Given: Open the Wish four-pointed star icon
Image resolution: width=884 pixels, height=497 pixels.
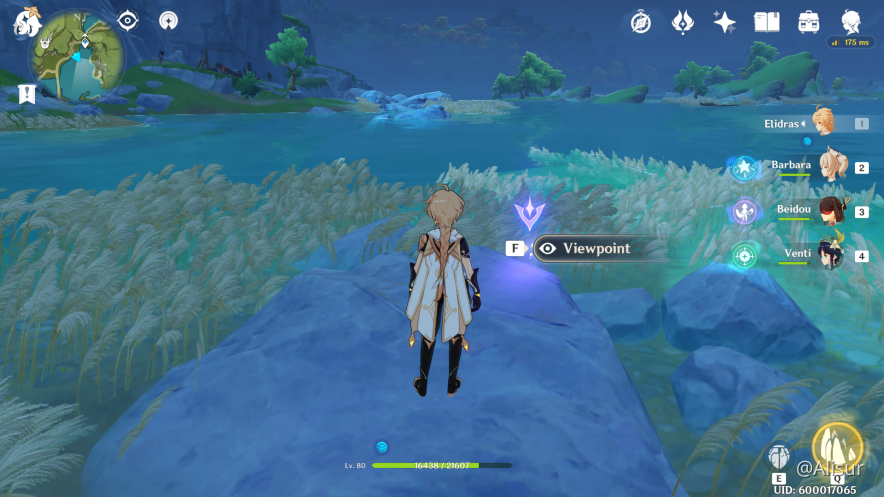Looking at the screenshot, I should click(x=725, y=22).
